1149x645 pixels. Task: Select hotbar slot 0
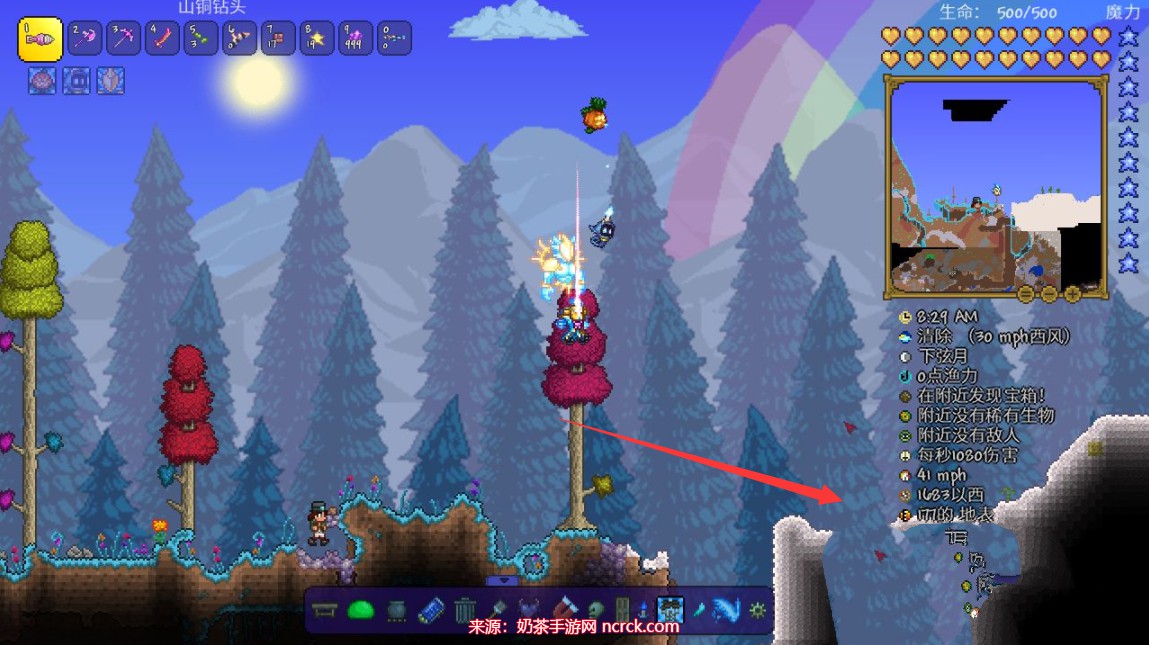(x=393, y=39)
